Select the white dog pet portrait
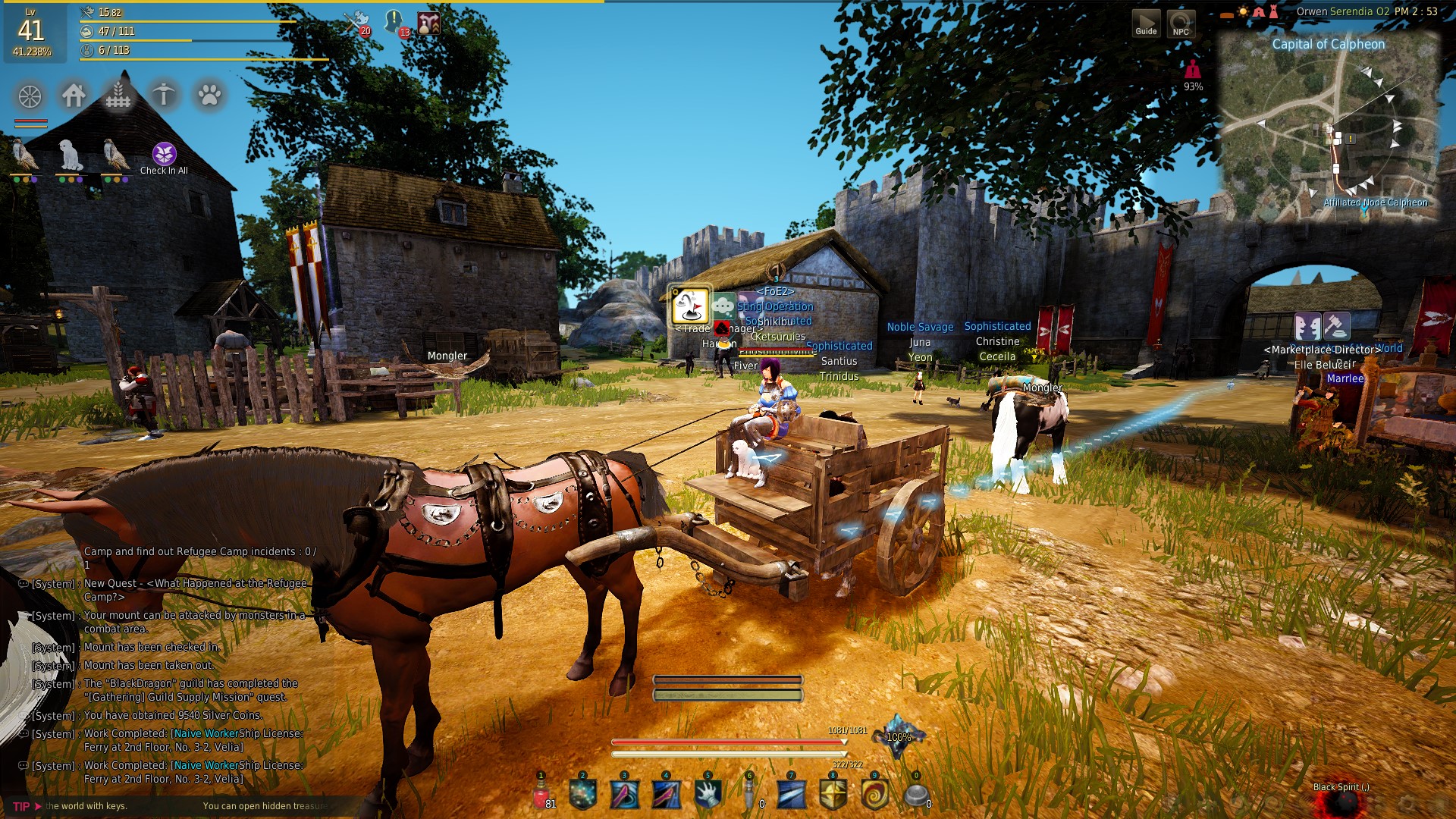This screenshot has width=1456, height=819. [x=71, y=155]
